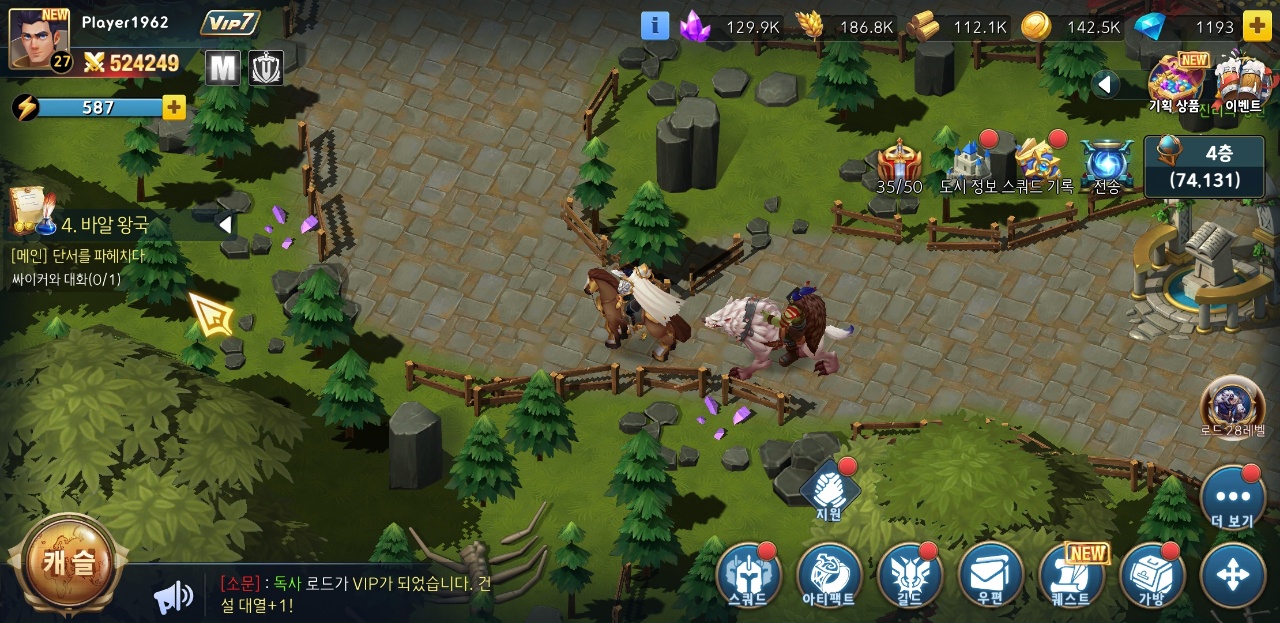Select the 4. 바알 왕국 quest tracker
The height and width of the screenshot is (623, 1280).
tap(105, 225)
